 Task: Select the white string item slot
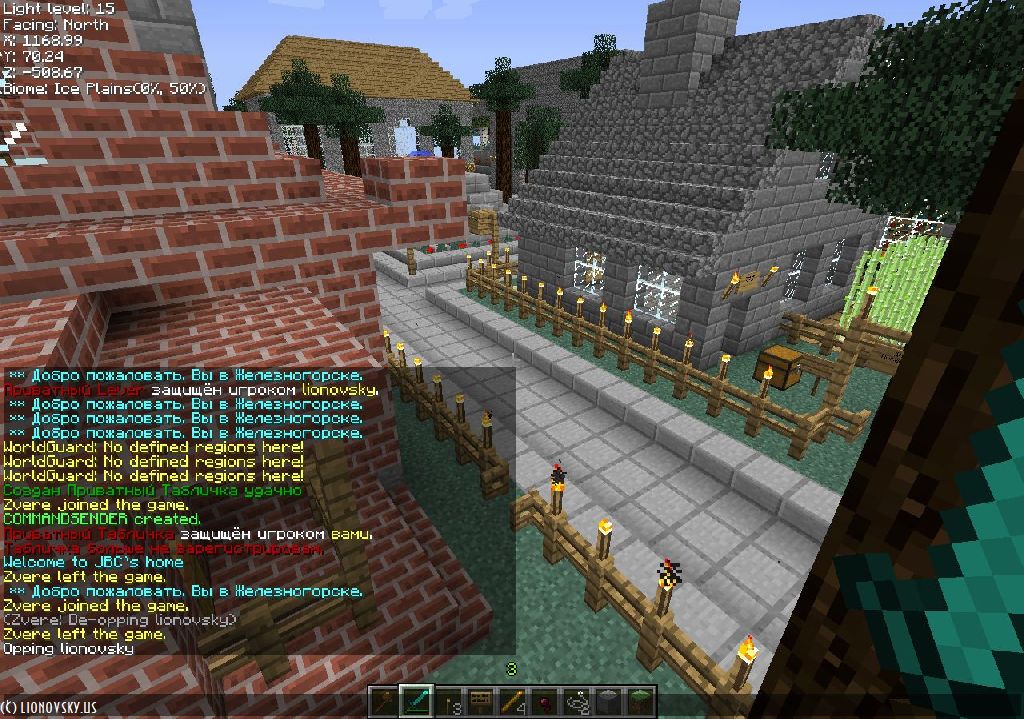click(x=576, y=702)
